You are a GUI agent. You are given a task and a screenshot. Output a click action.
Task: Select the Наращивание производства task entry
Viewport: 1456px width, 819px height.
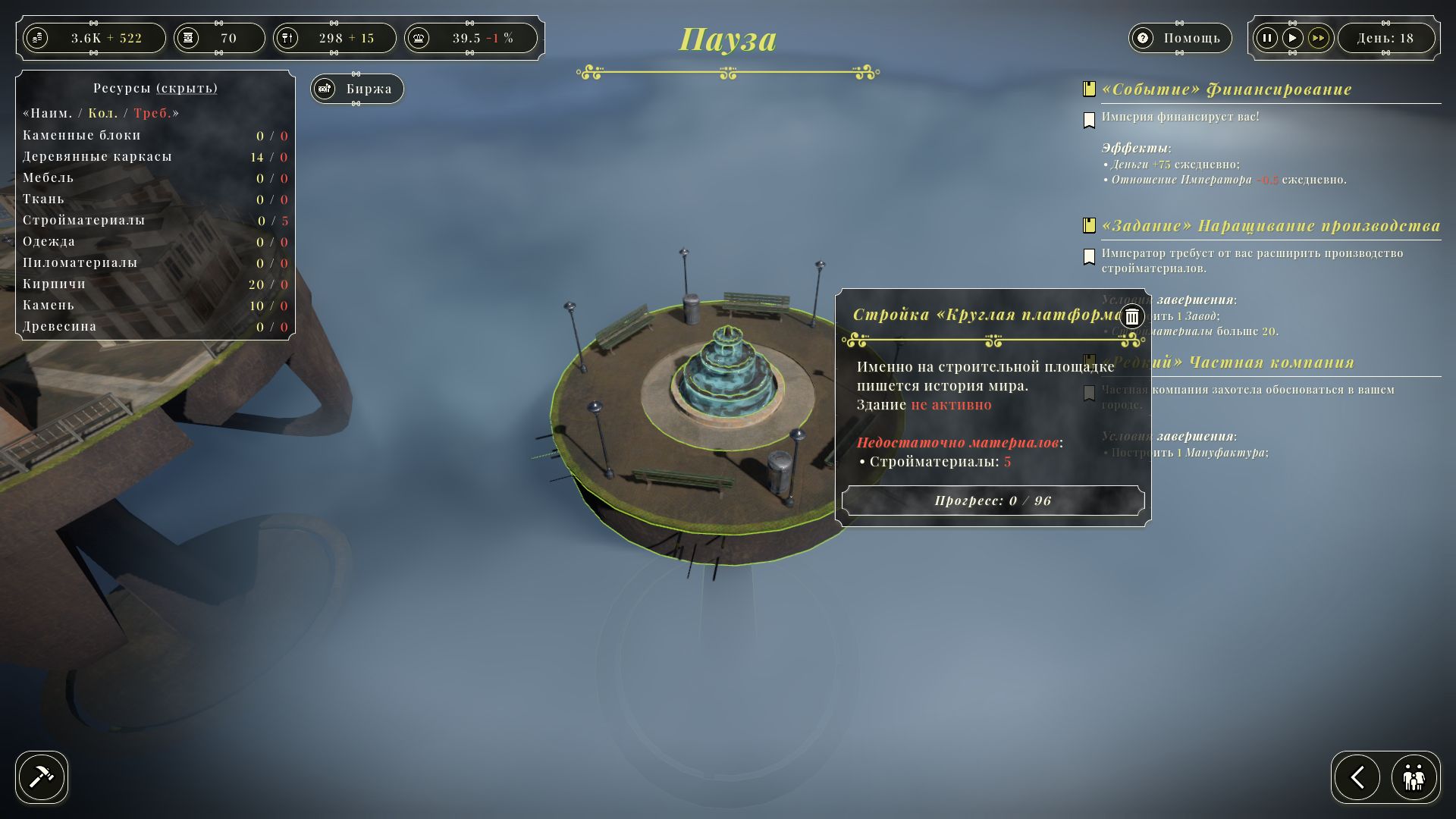[1270, 226]
